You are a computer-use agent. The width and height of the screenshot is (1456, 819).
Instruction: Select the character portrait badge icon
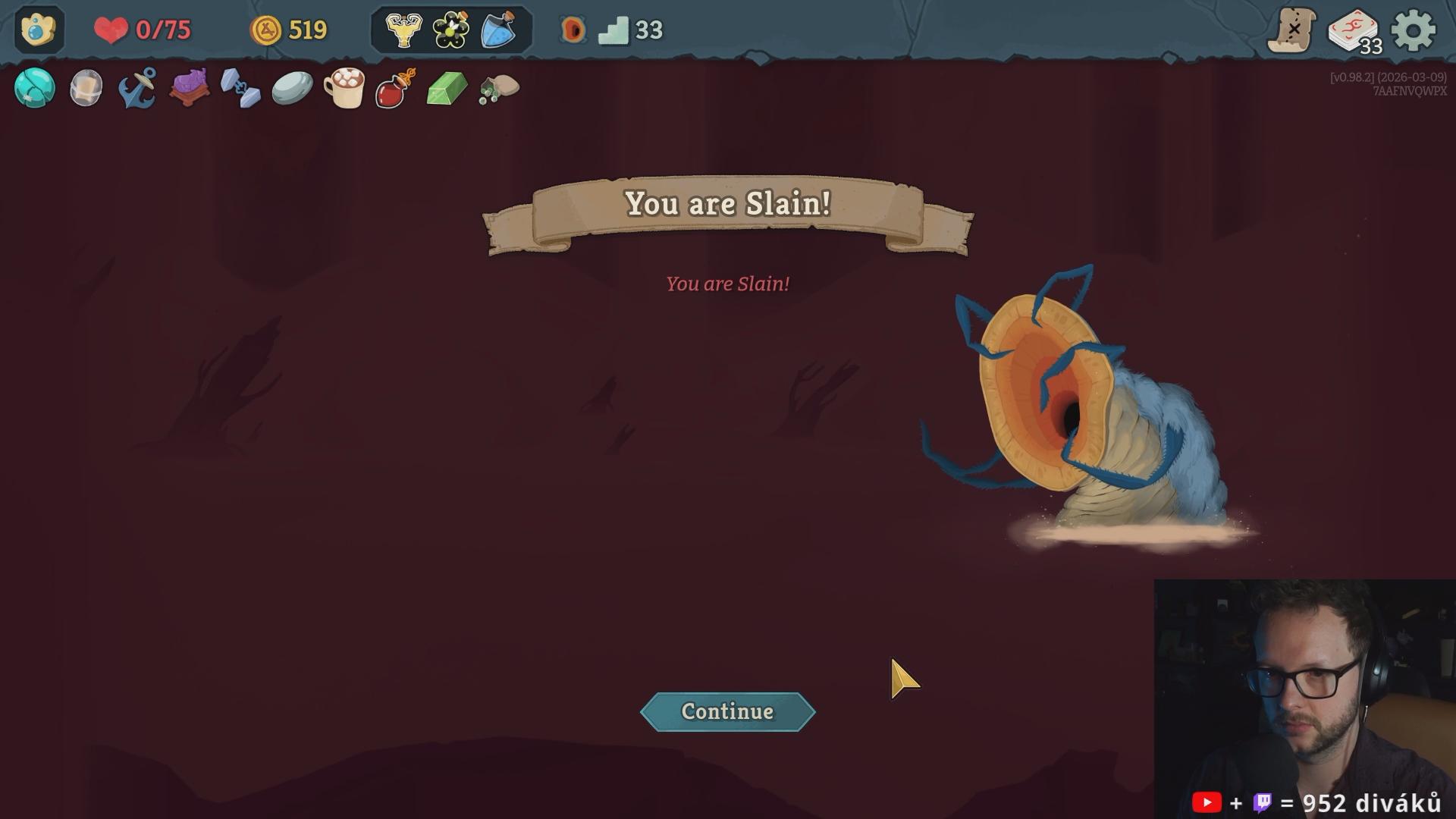click(38, 30)
